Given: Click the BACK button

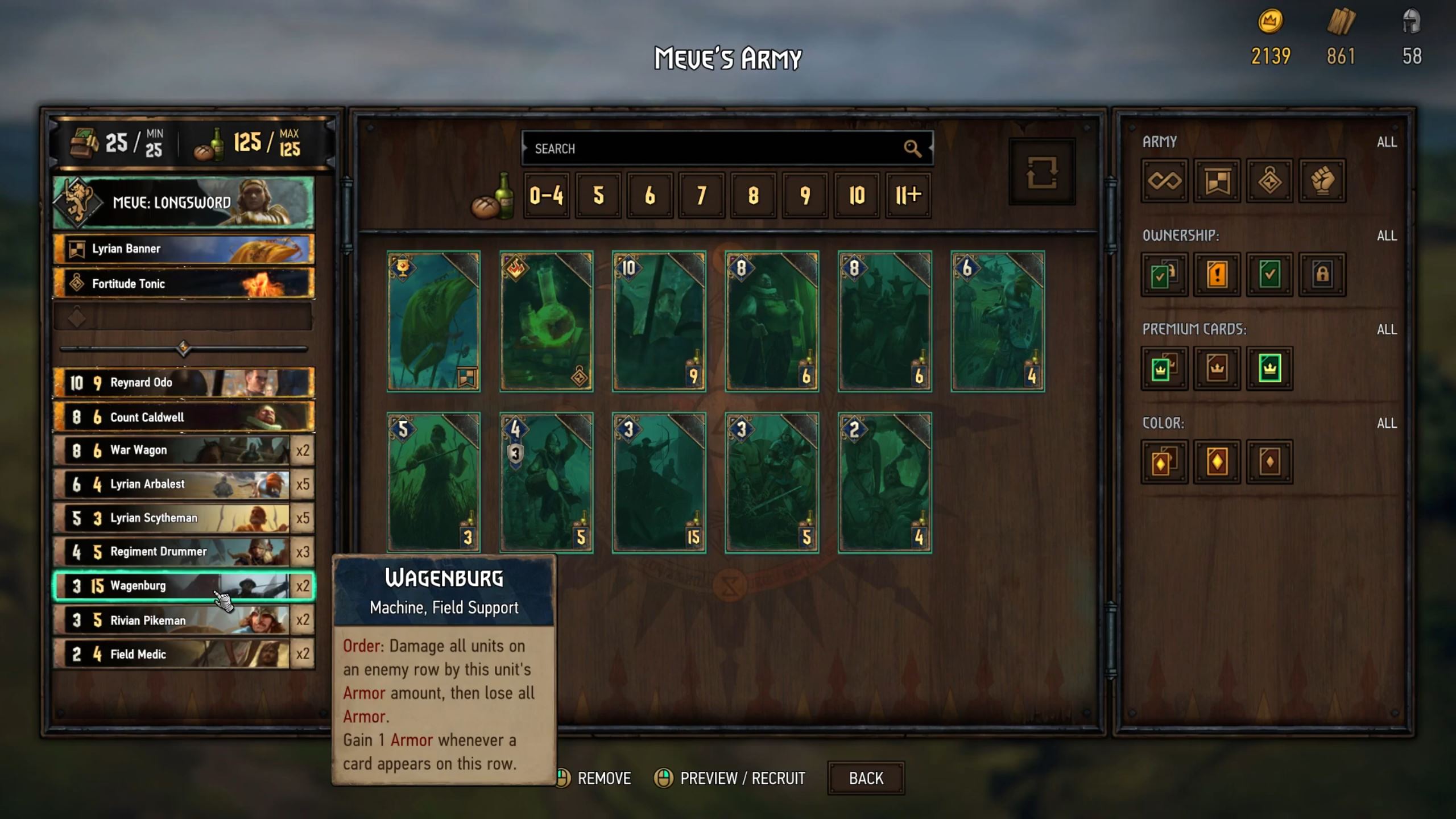Looking at the screenshot, I should tap(865, 778).
